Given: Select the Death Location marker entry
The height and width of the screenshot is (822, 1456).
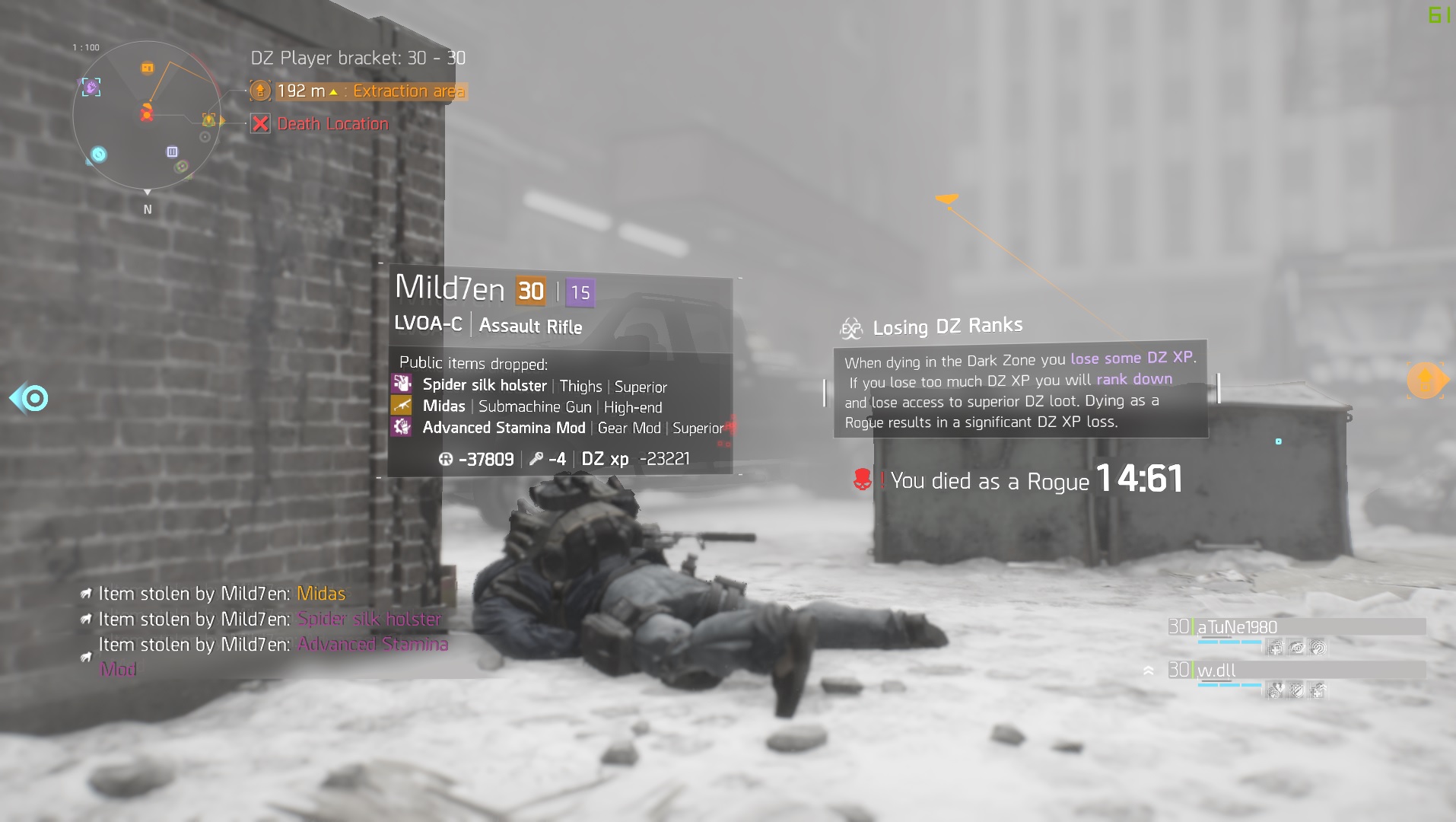Looking at the screenshot, I should [x=321, y=124].
